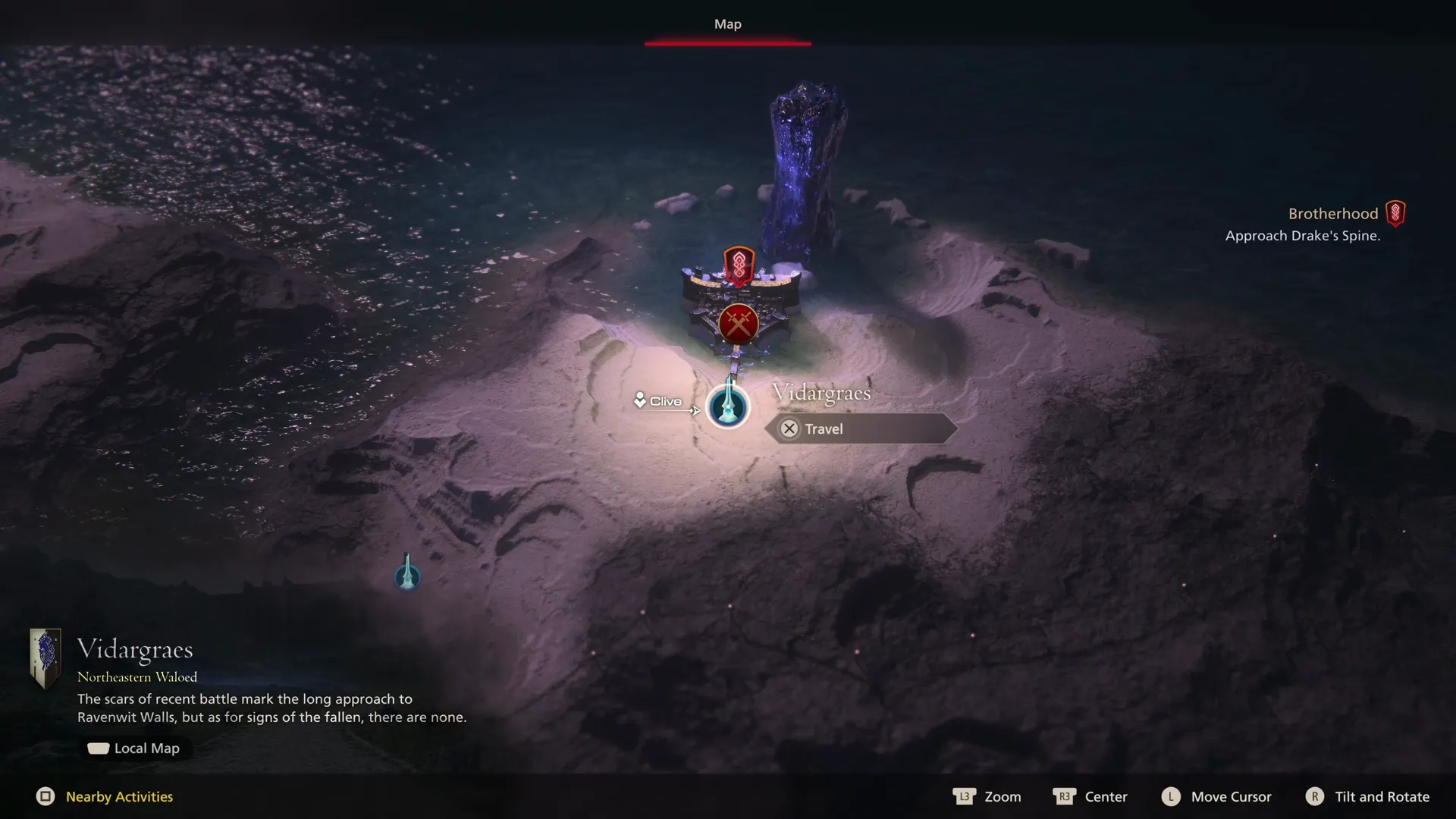Image resolution: width=1456 pixels, height=819 pixels.
Task: Switch to the Map tab
Action: coord(727,24)
